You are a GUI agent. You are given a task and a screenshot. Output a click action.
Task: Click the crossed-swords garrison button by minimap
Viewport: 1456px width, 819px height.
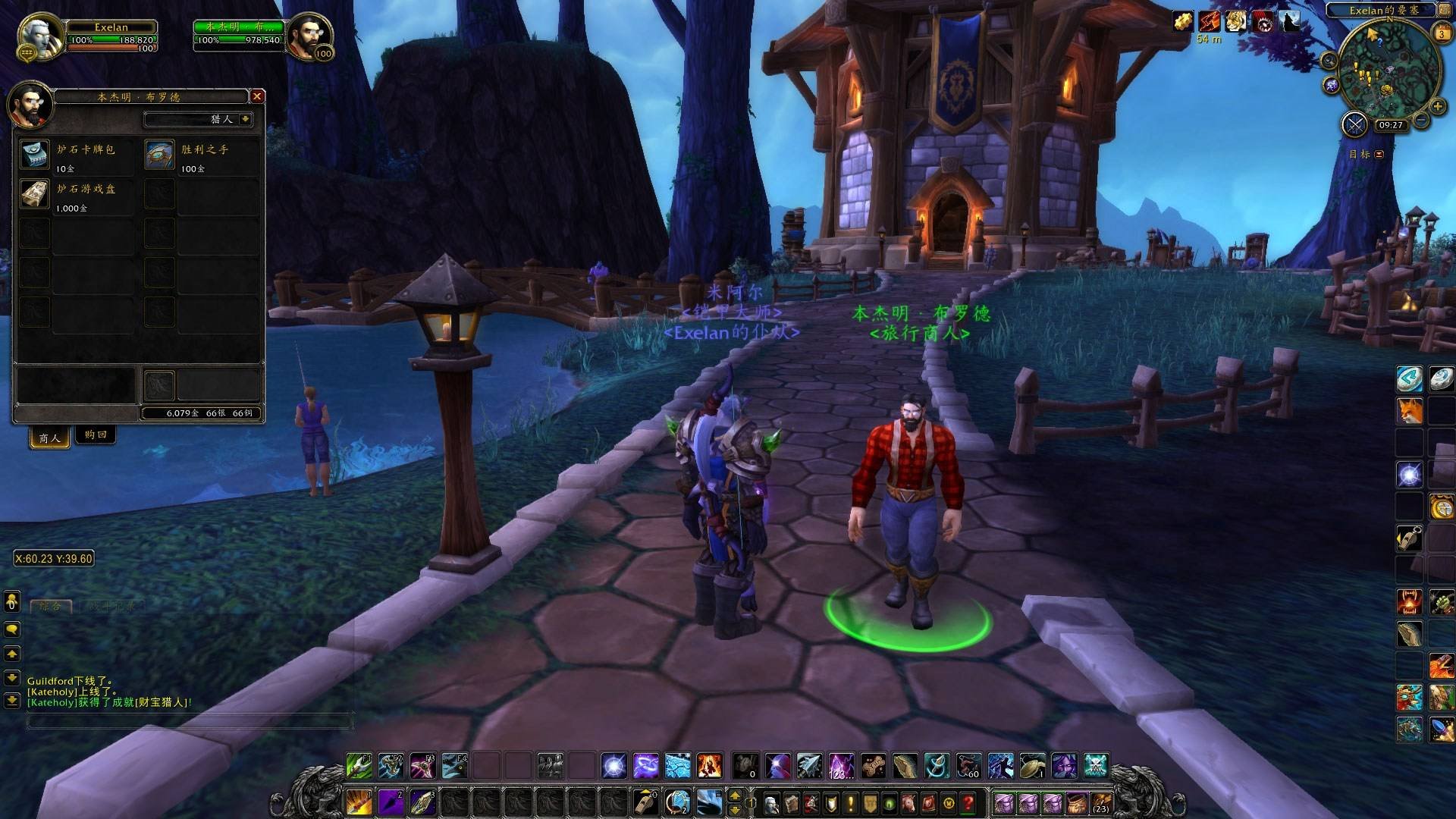pyautogui.click(x=1354, y=124)
